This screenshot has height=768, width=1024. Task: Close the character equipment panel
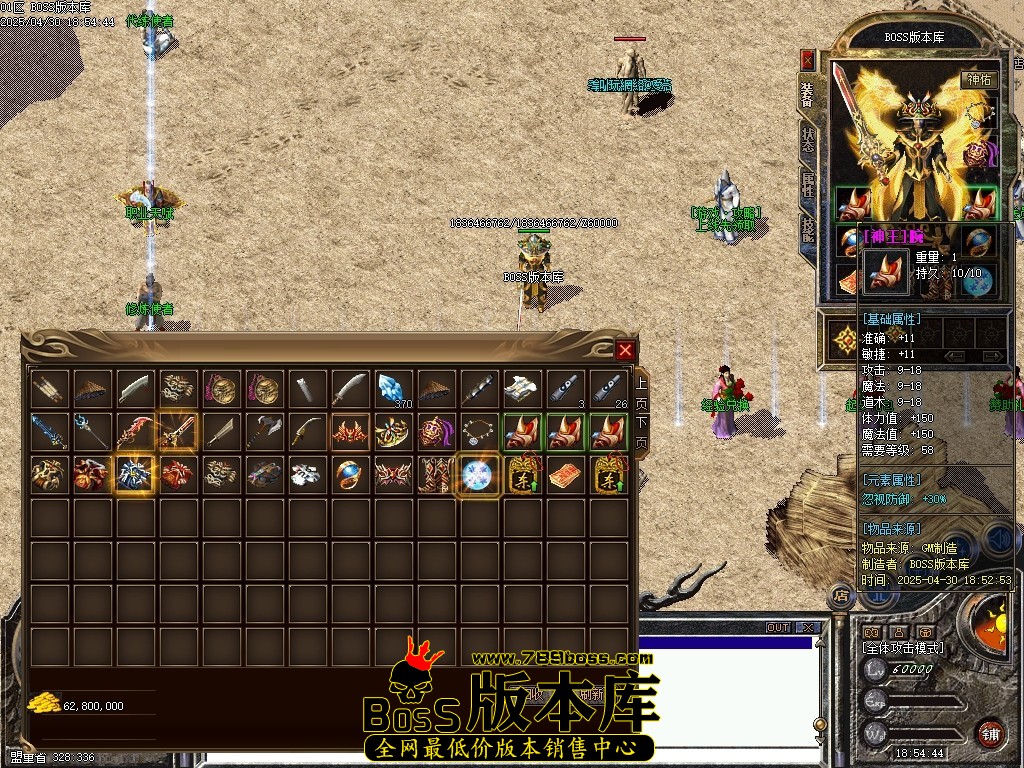[807, 59]
